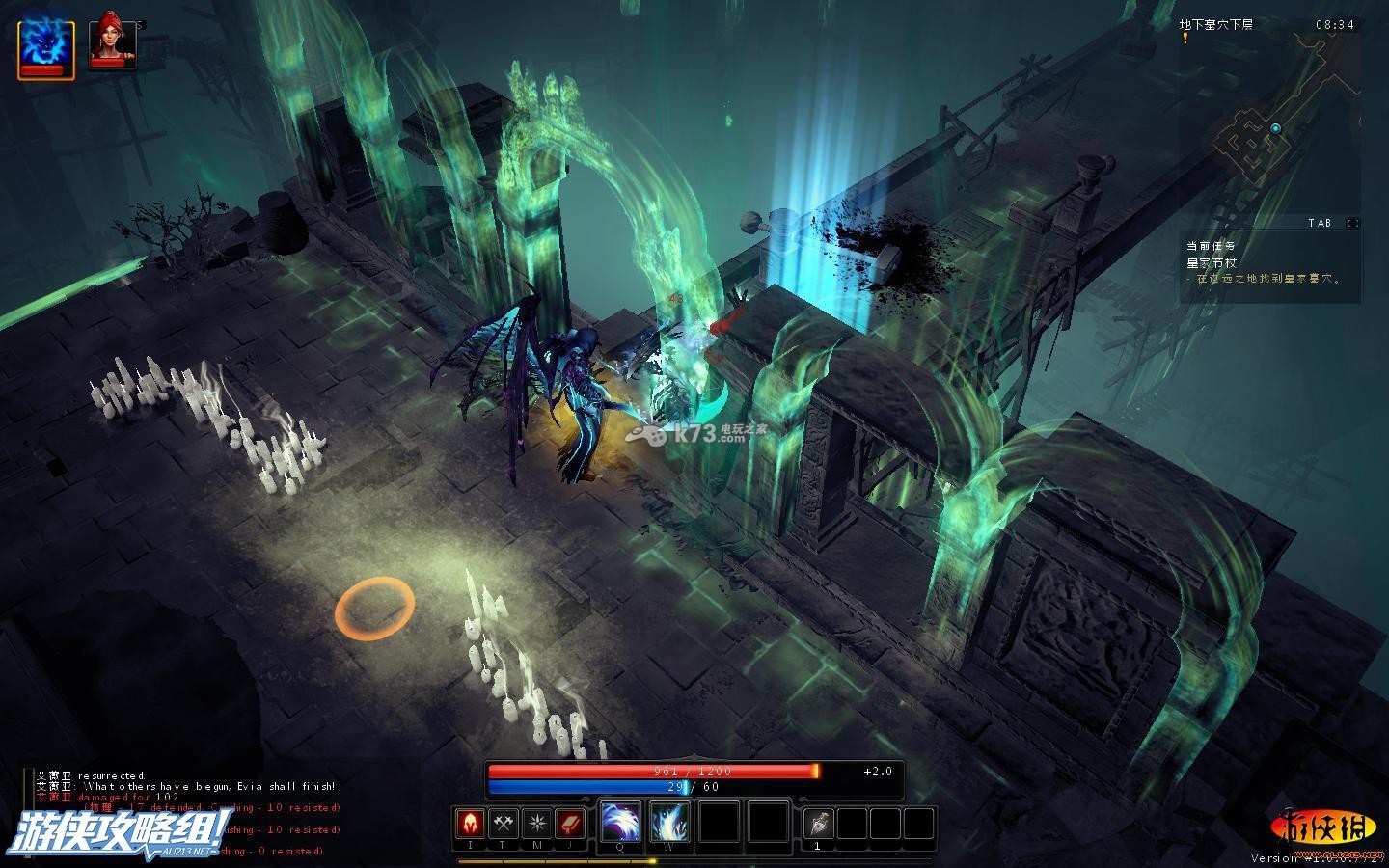Viewport: 1389px width, 868px height.
Task: Activate the purple swirl Q ability
Action: (620, 823)
